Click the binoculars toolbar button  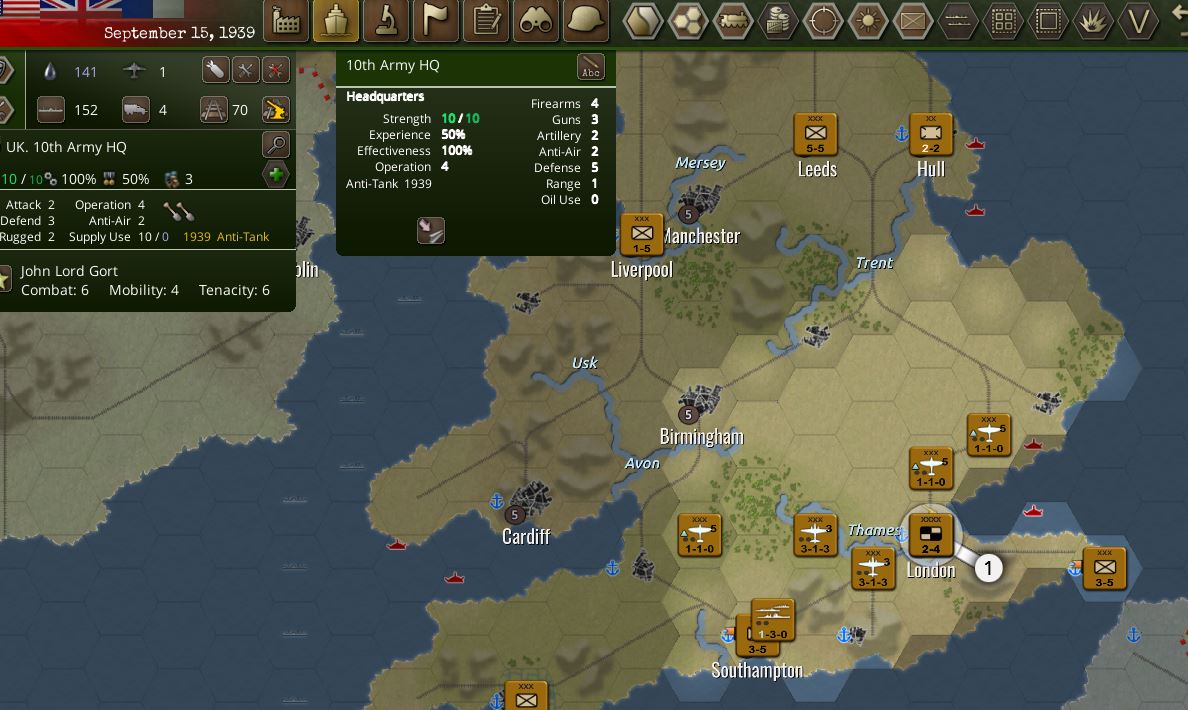(x=536, y=20)
